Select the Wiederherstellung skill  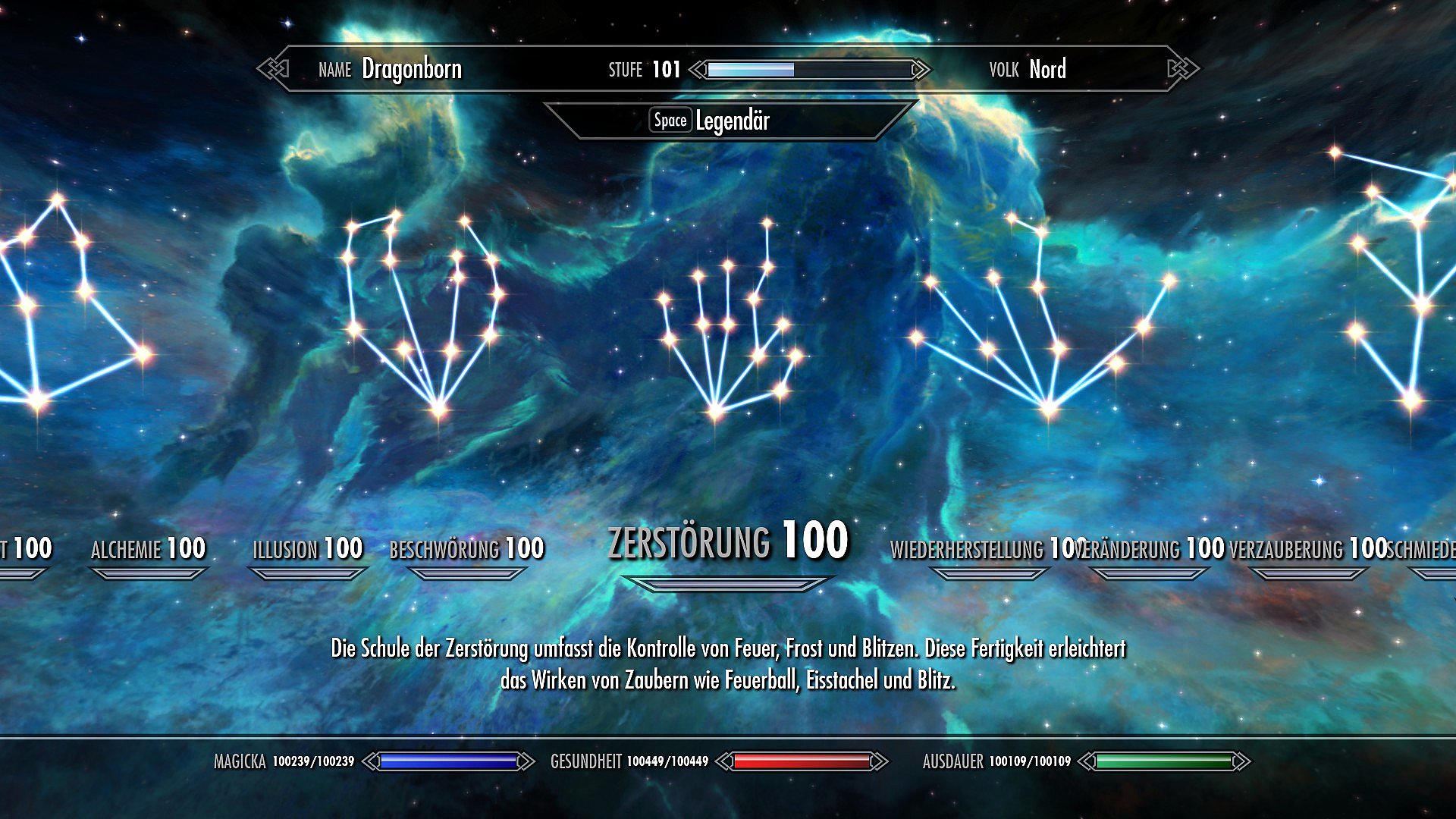[x=980, y=549]
